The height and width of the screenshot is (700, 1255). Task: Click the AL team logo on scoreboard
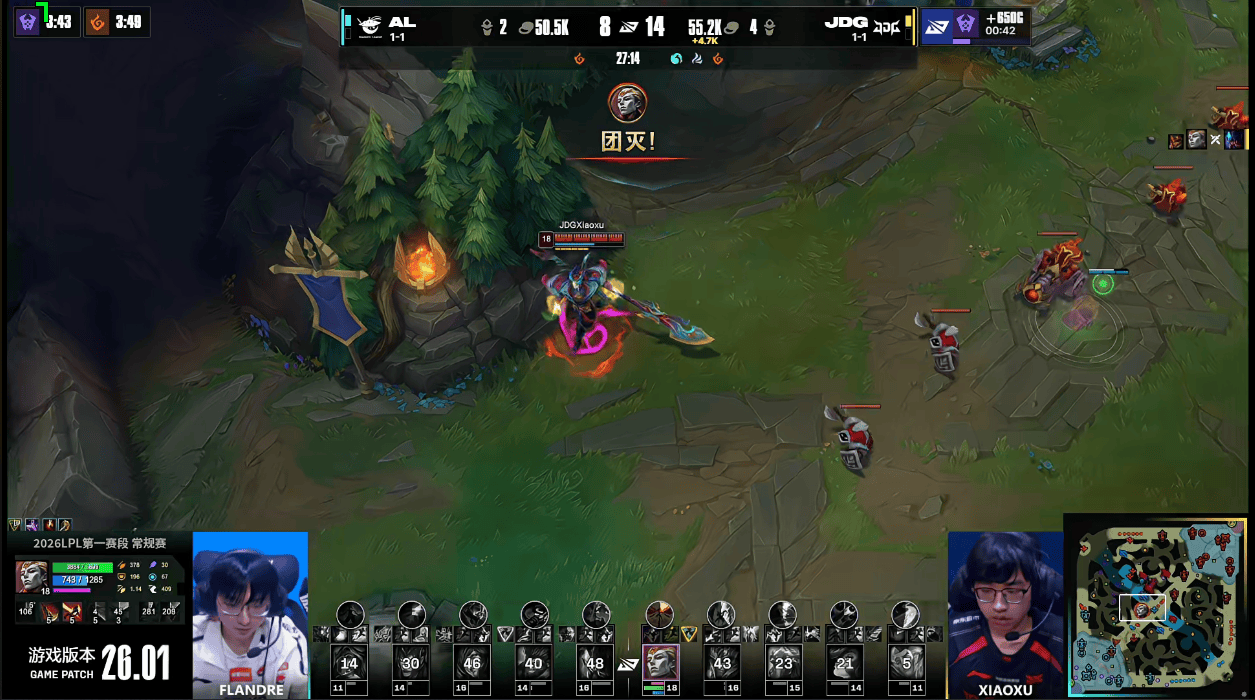pos(369,26)
